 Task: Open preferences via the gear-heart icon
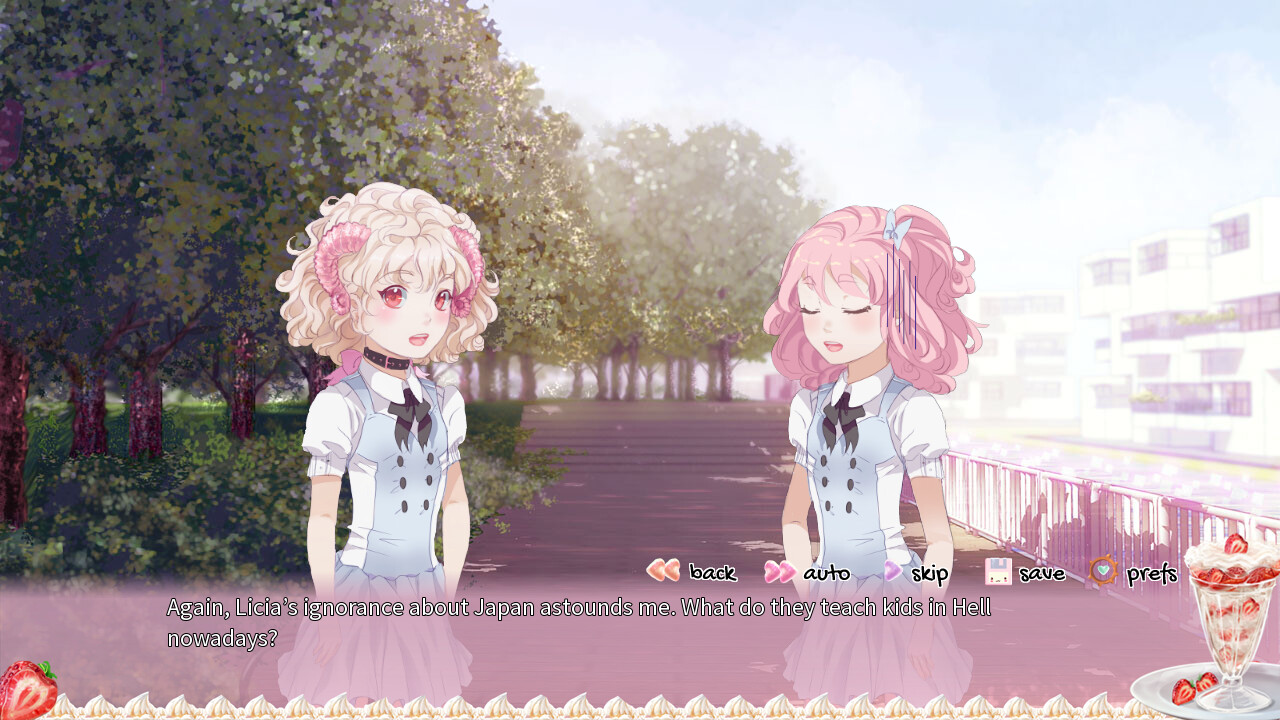pos(1101,572)
